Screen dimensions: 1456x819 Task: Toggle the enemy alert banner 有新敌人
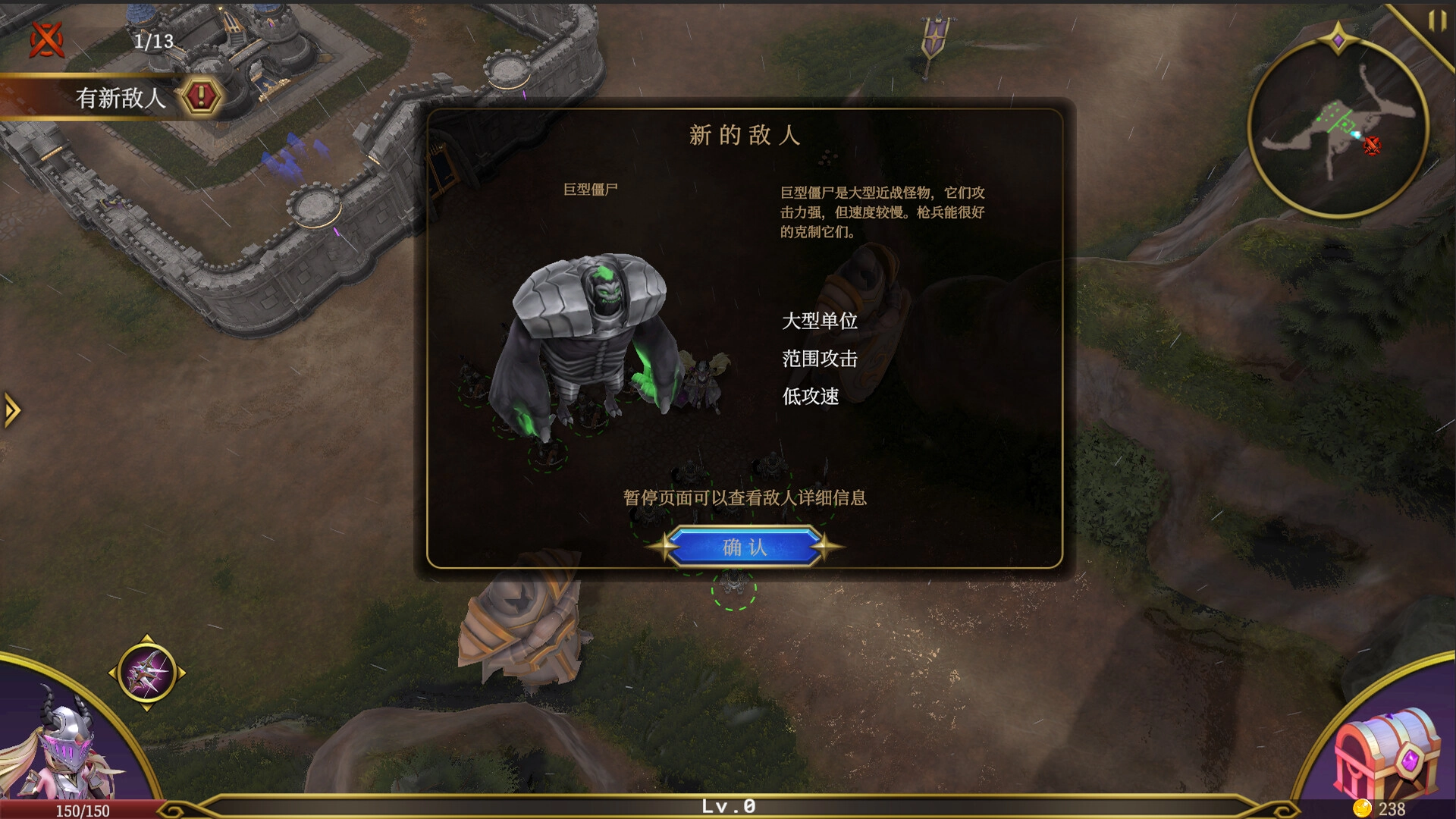[x=121, y=98]
